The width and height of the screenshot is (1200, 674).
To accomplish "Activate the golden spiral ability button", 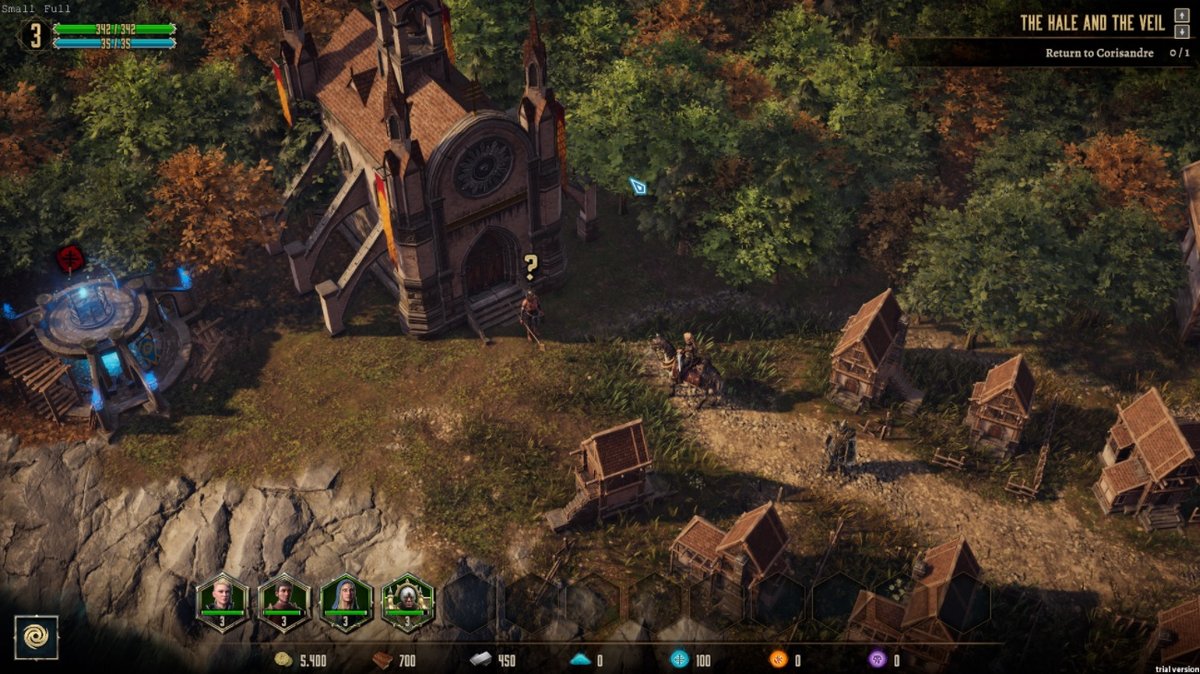I will pos(36,637).
